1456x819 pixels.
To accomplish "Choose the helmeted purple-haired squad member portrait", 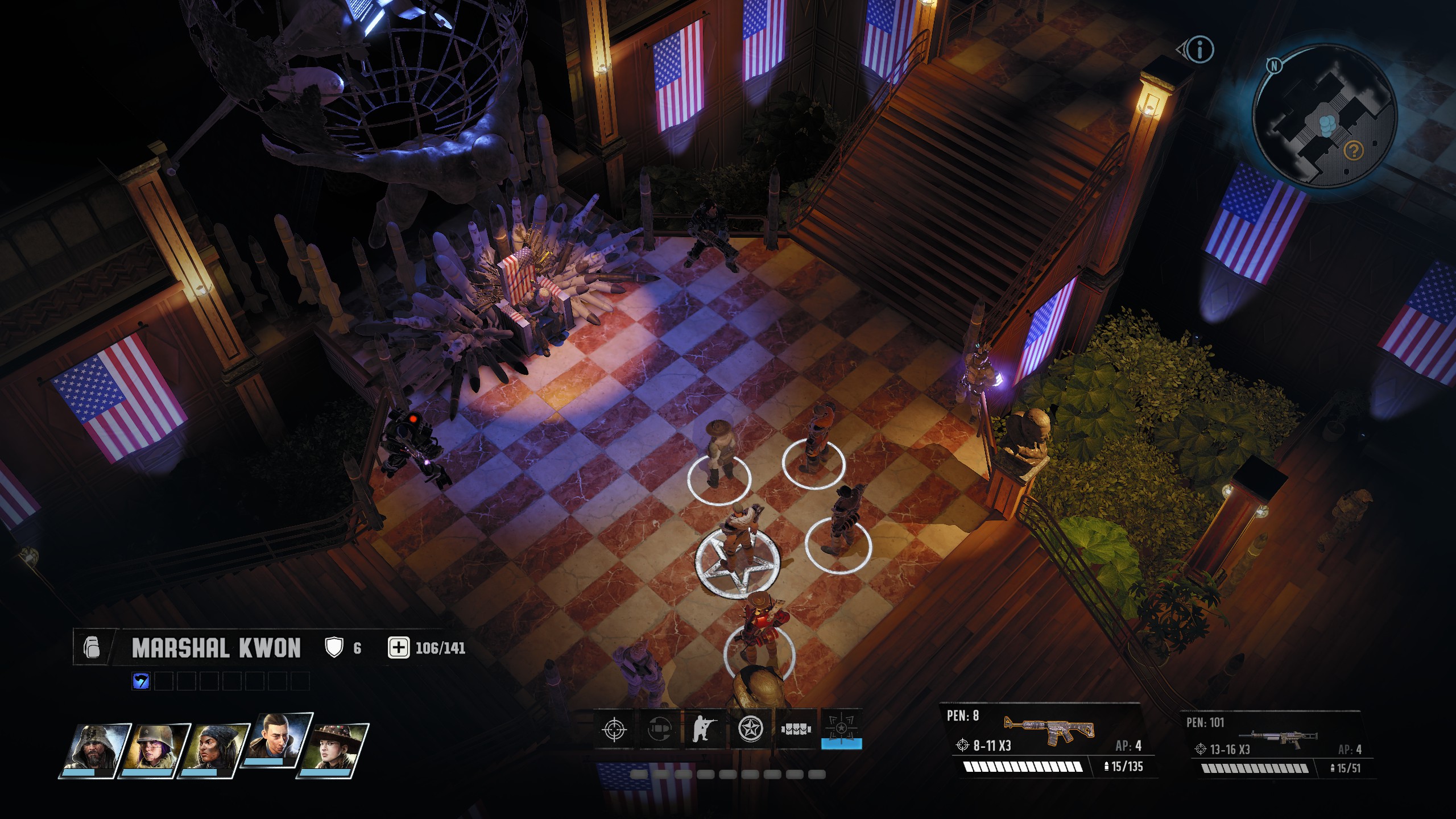I will click(154, 750).
